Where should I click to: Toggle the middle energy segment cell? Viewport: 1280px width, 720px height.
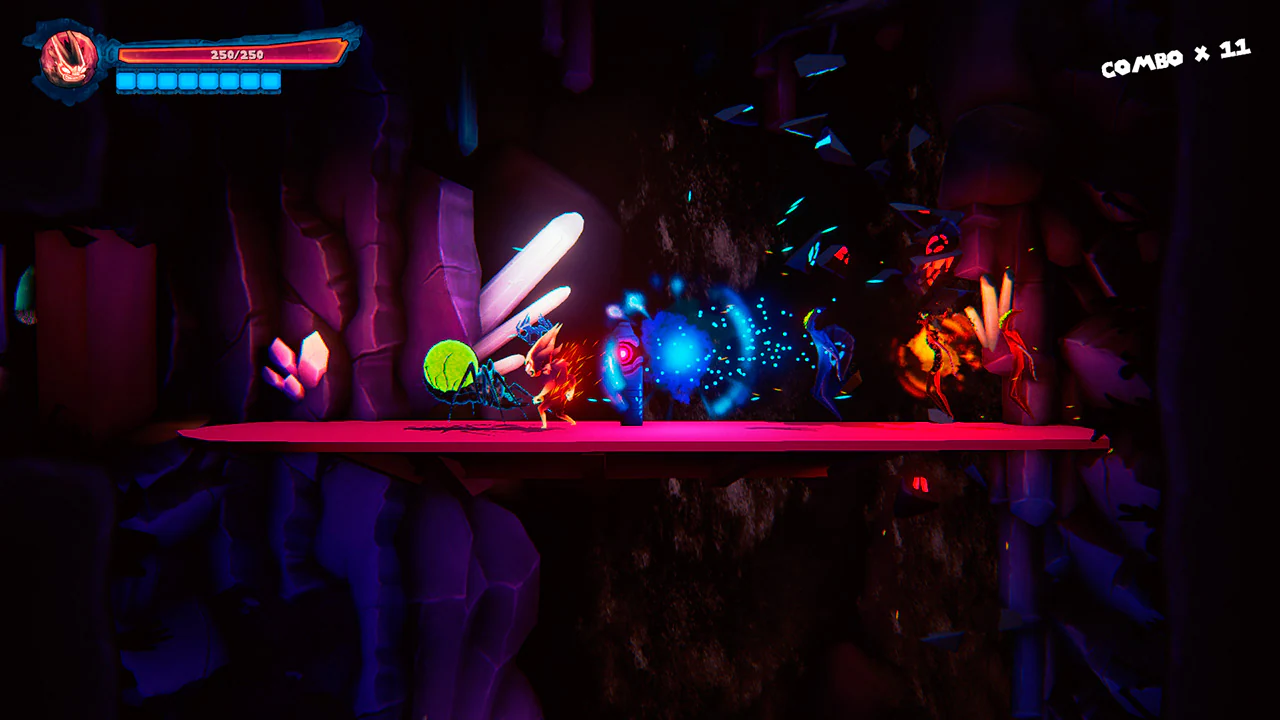(x=205, y=82)
